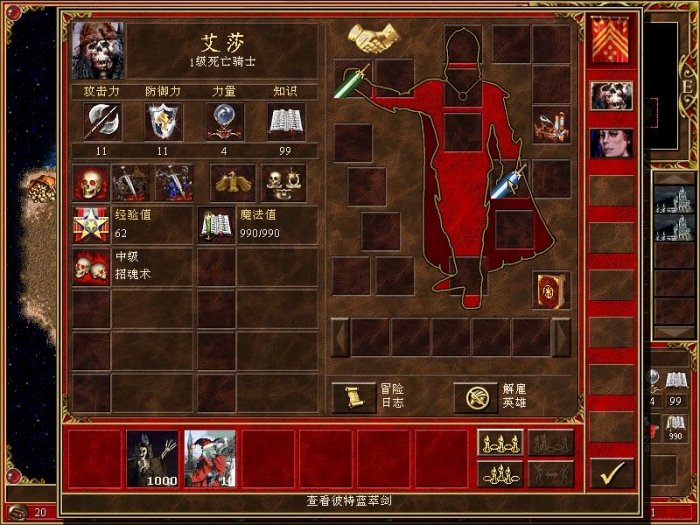Select the skeleton stack of 1000

pyautogui.click(x=152, y=458)
